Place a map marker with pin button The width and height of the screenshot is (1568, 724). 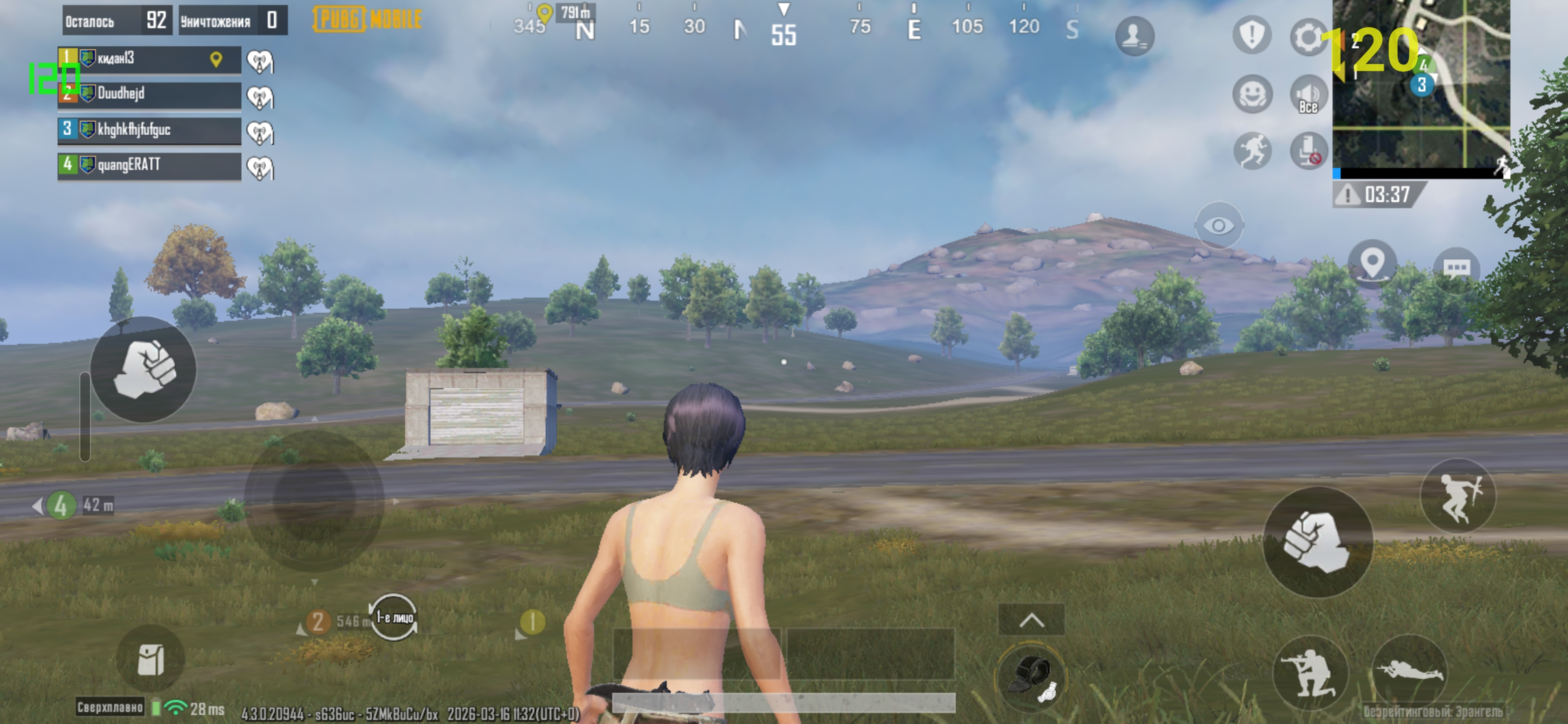[x=1372, y=264]
